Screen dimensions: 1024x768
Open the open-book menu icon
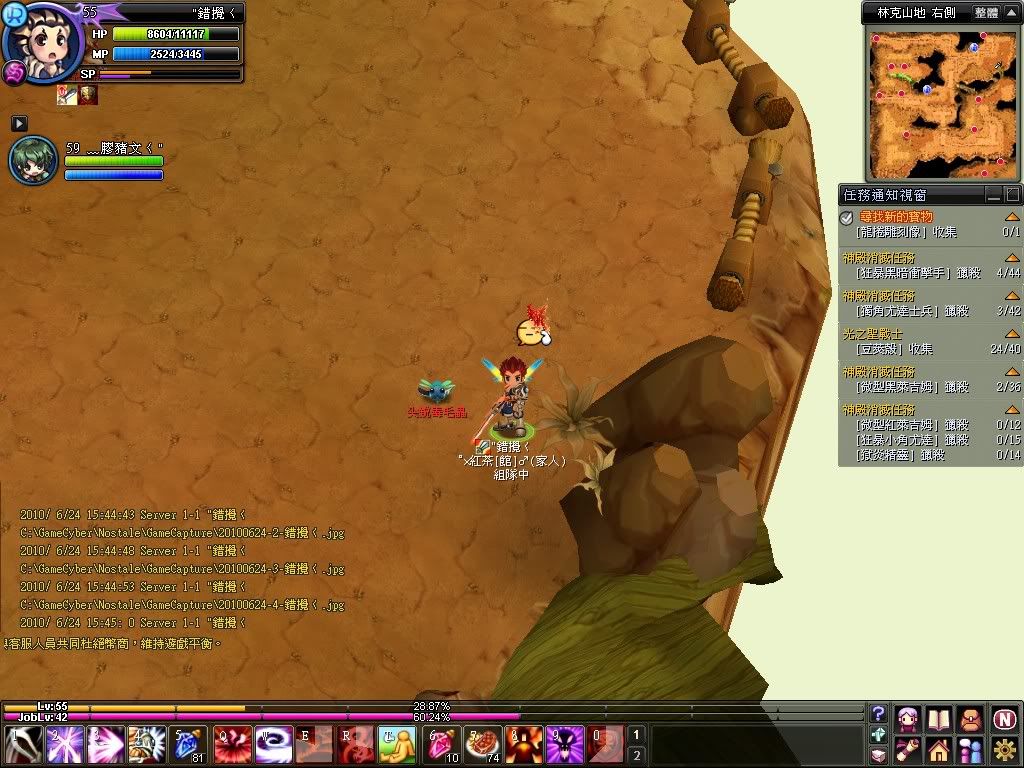click(x=938, y=718)
